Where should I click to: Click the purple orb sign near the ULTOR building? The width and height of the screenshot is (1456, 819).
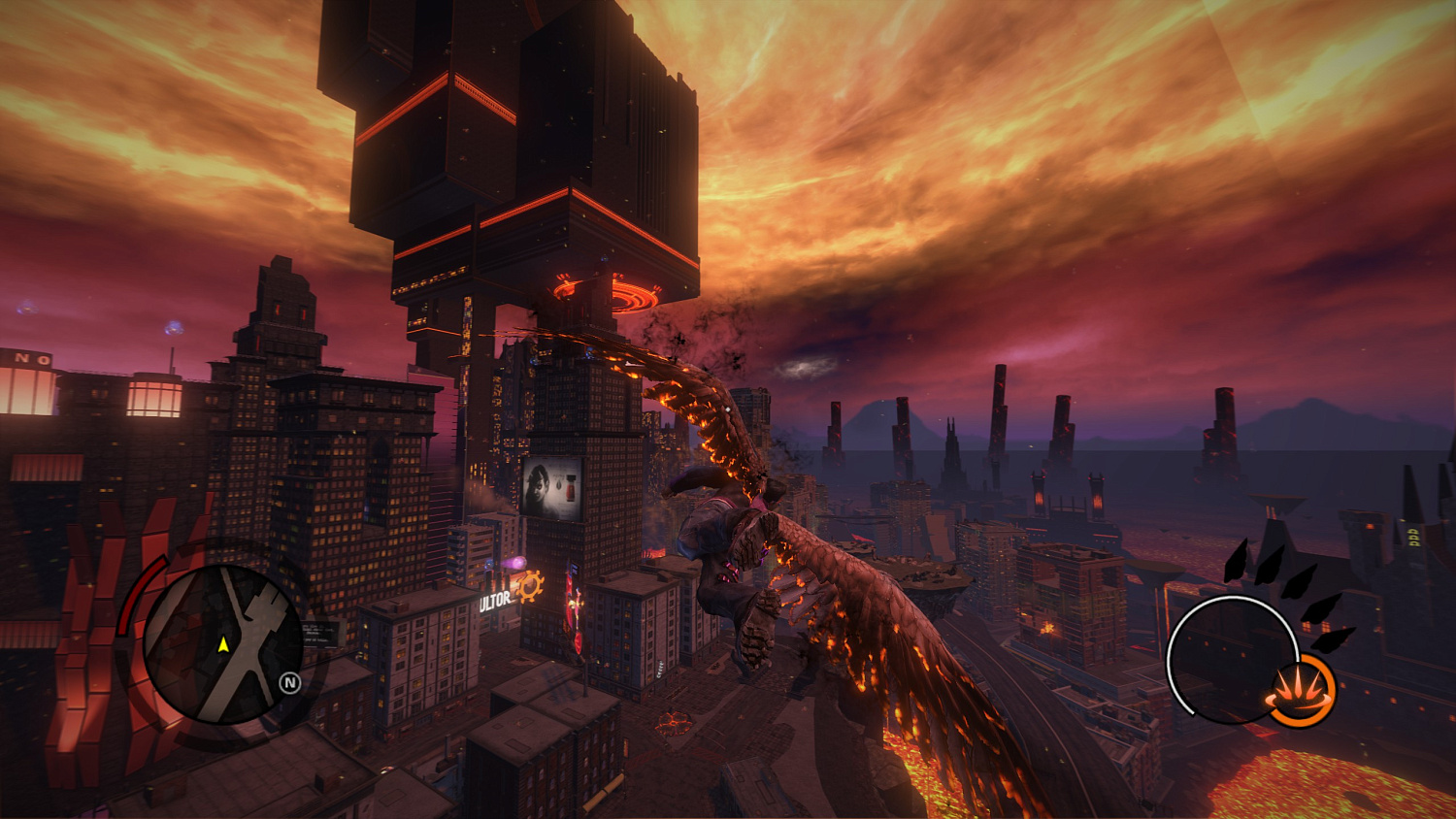pos(518,562)
